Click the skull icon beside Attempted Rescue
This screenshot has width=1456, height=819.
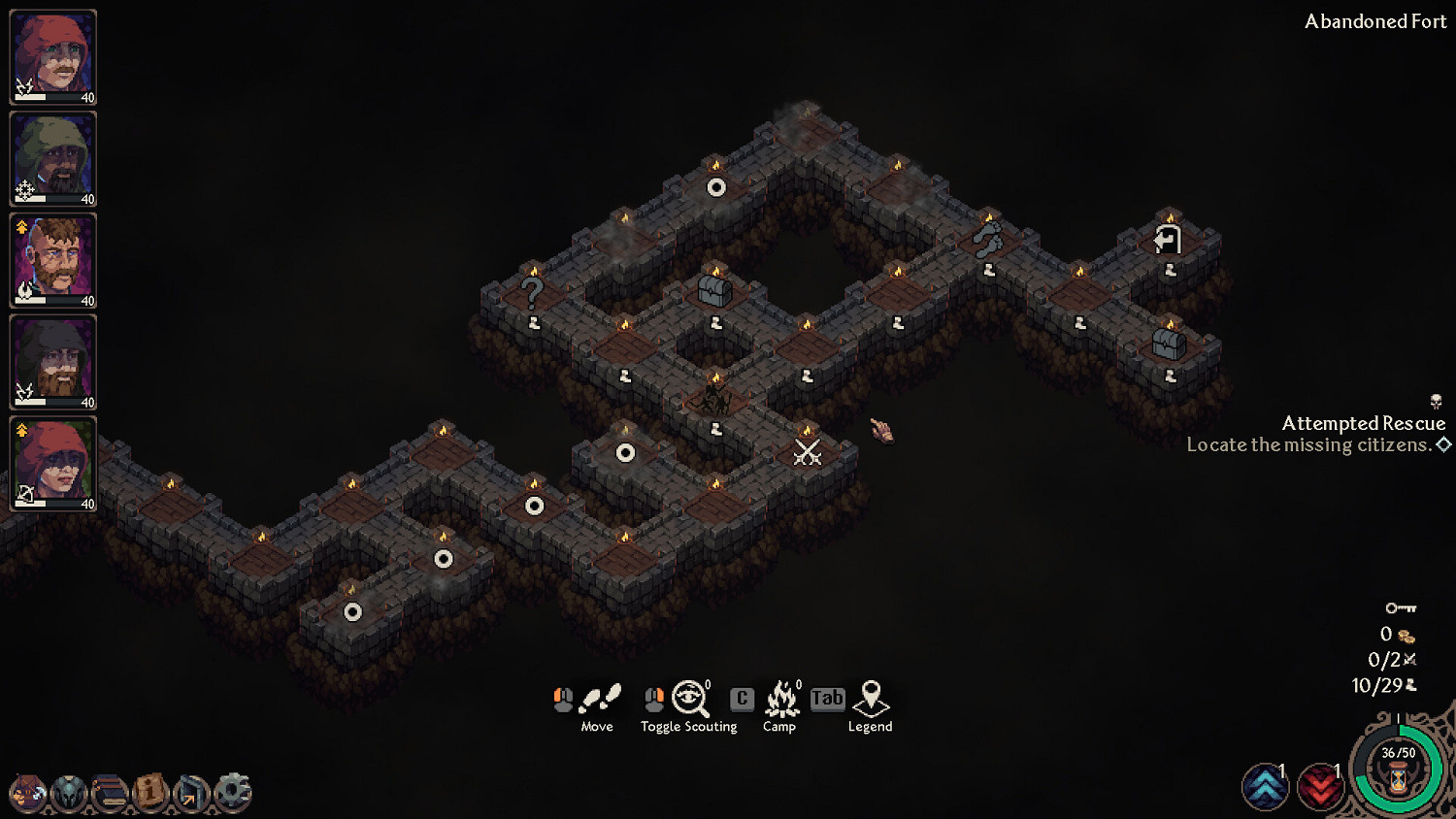(1437, 401)
